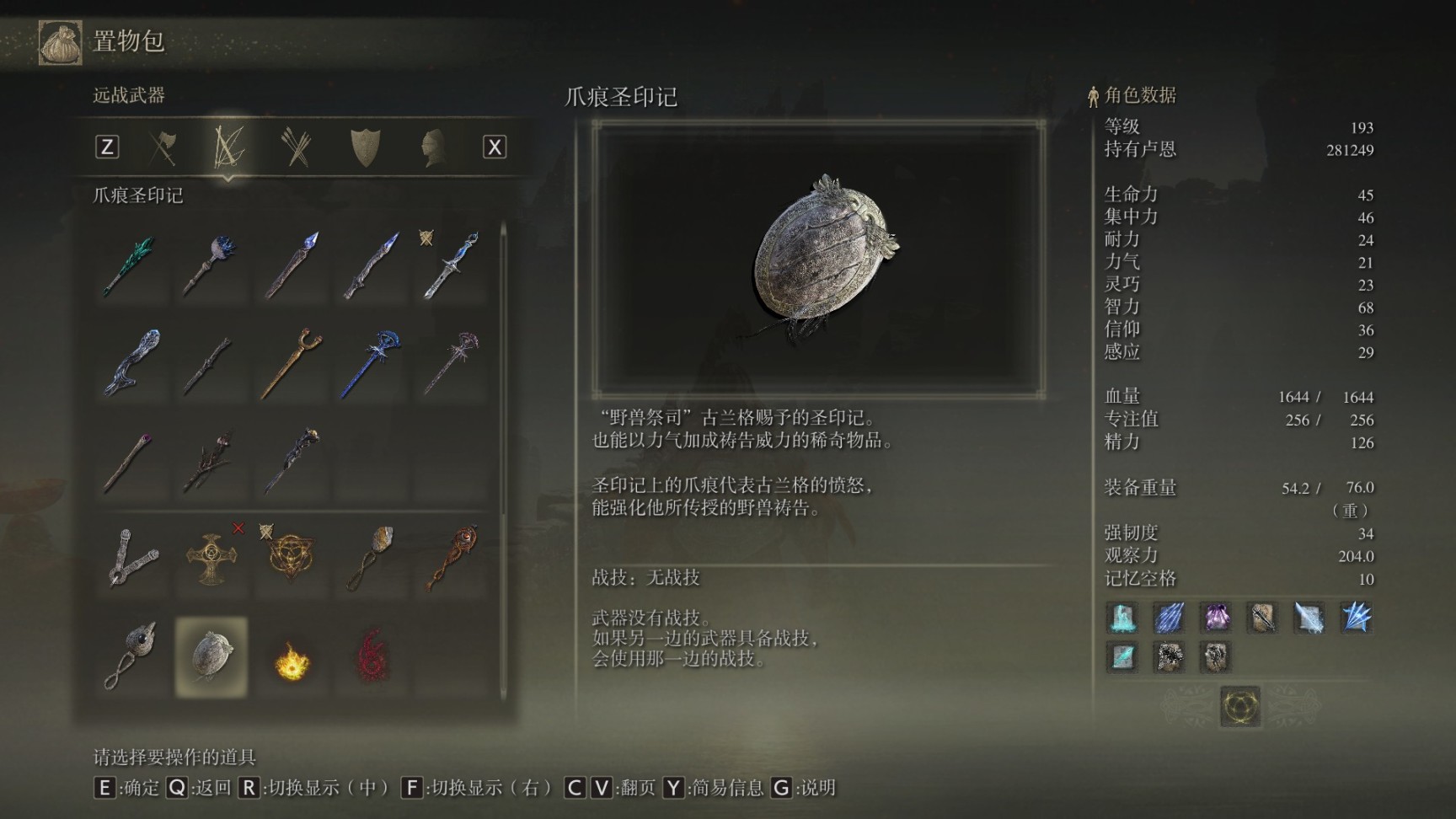Switch to the melee weapons tab
1456x819 pixels.
(x=163, y=147)
